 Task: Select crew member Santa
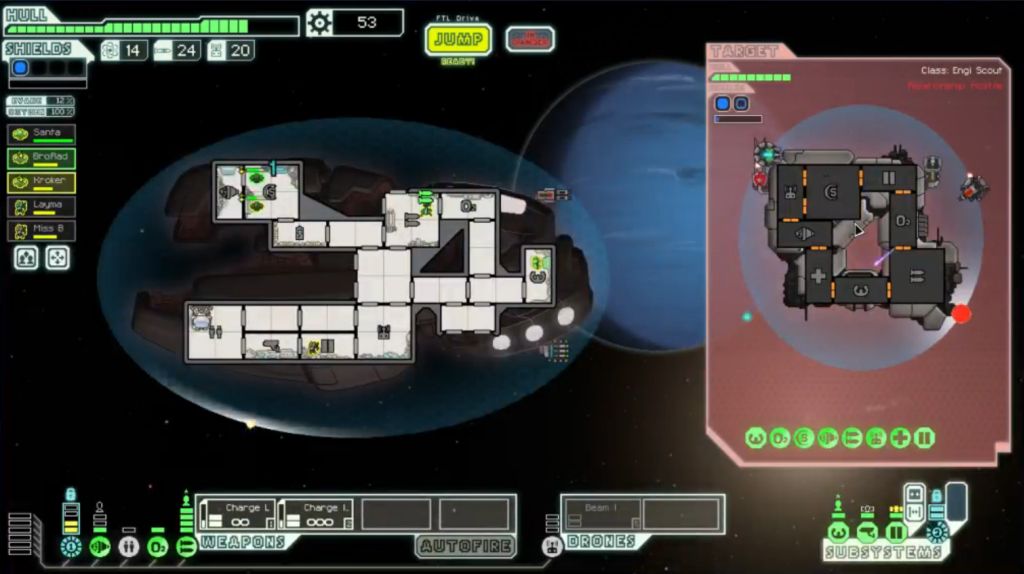click(x=41, y=133)
